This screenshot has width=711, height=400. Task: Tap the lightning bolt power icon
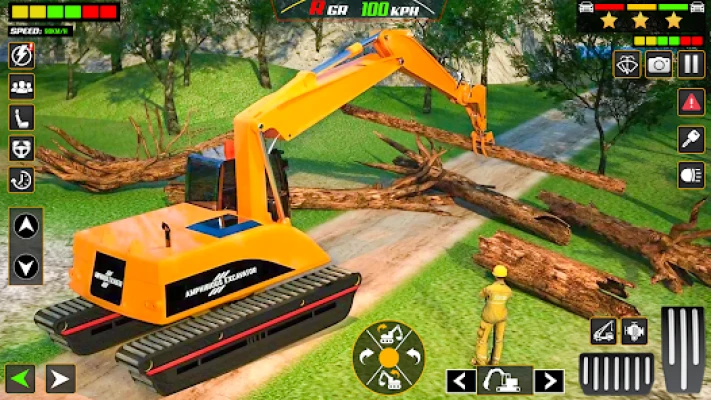(x=21, y=55)
